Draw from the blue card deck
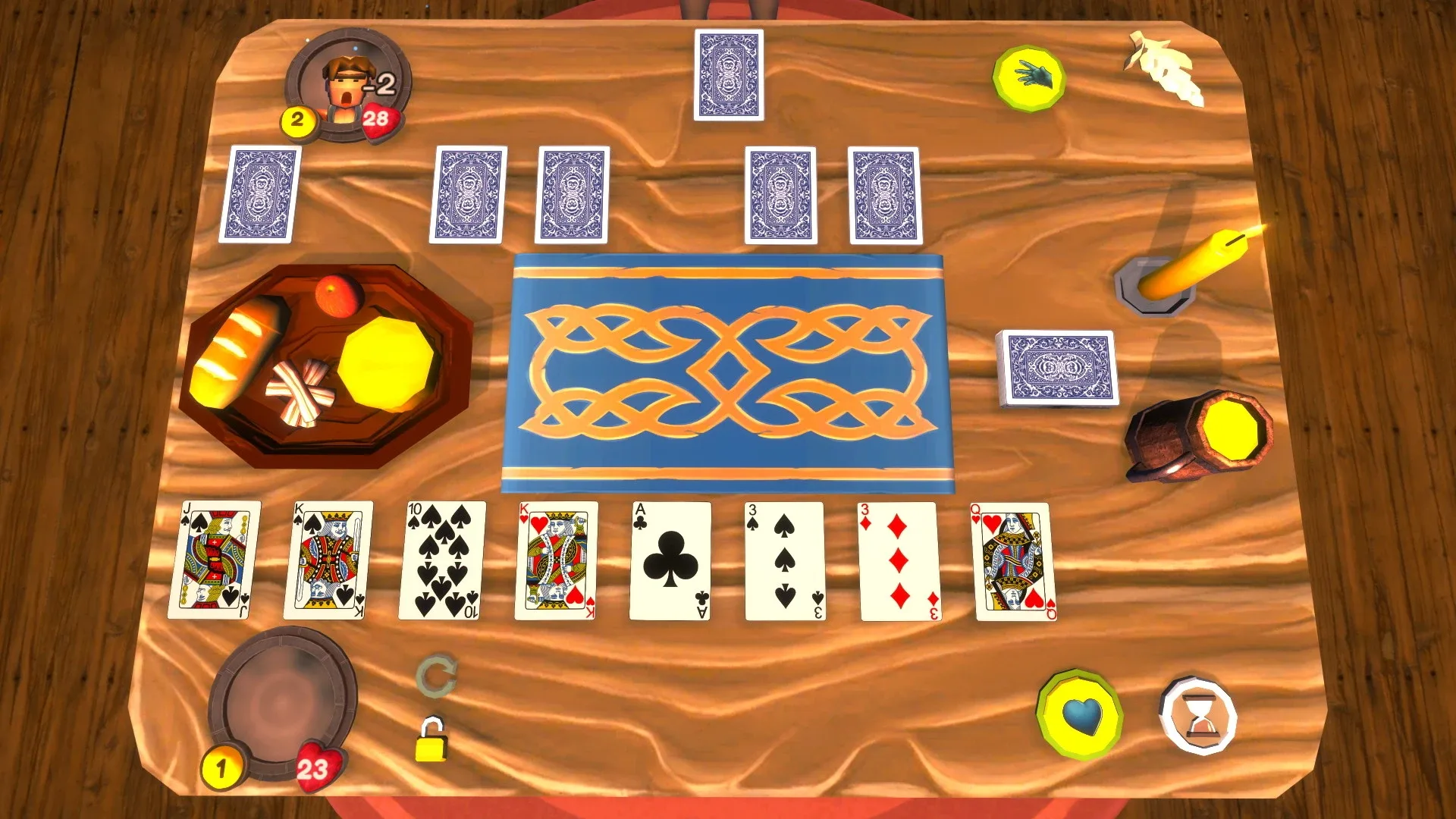The image size is (1456, 819). click(1059, 367)
